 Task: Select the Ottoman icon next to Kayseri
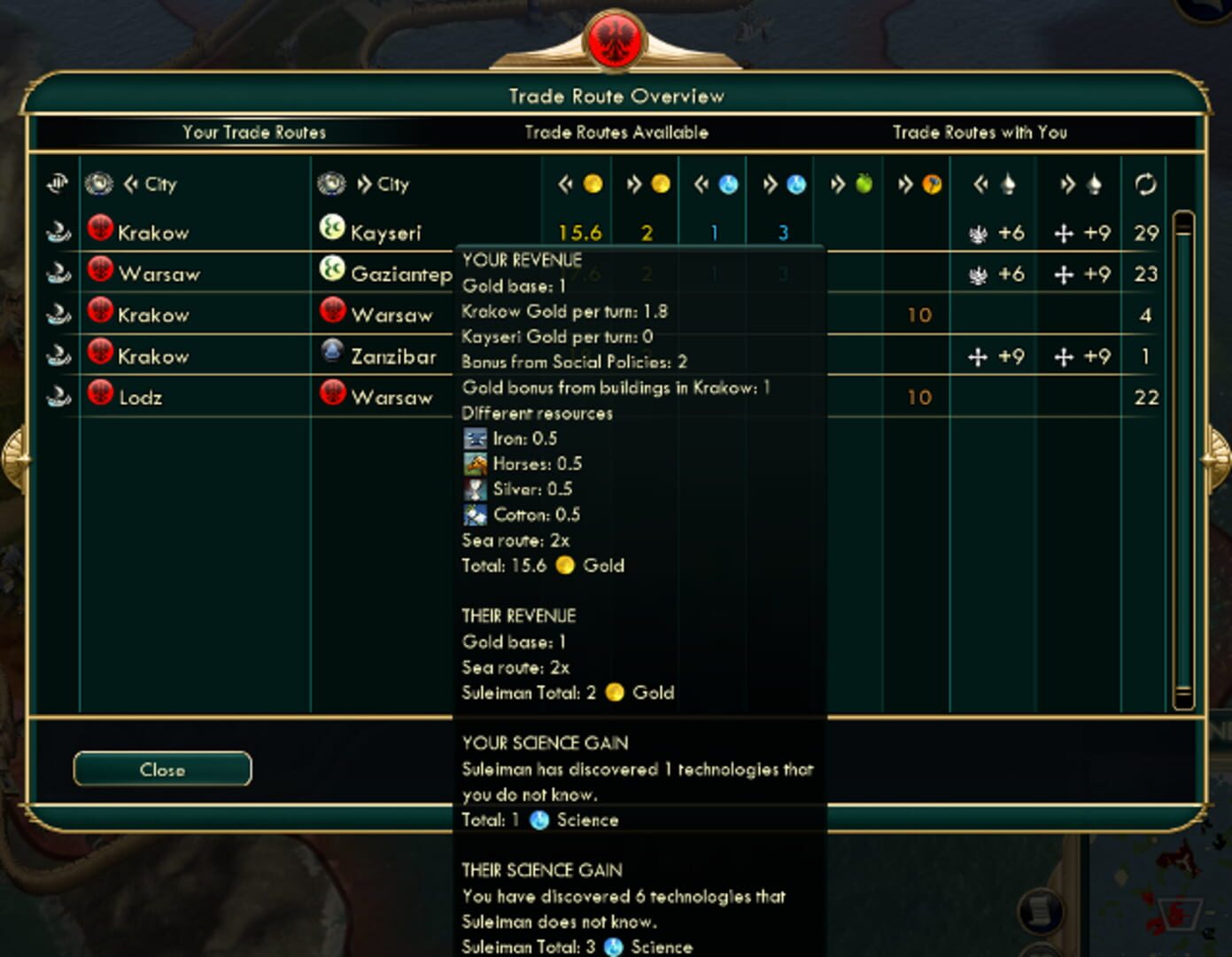[x=331, y=230]
